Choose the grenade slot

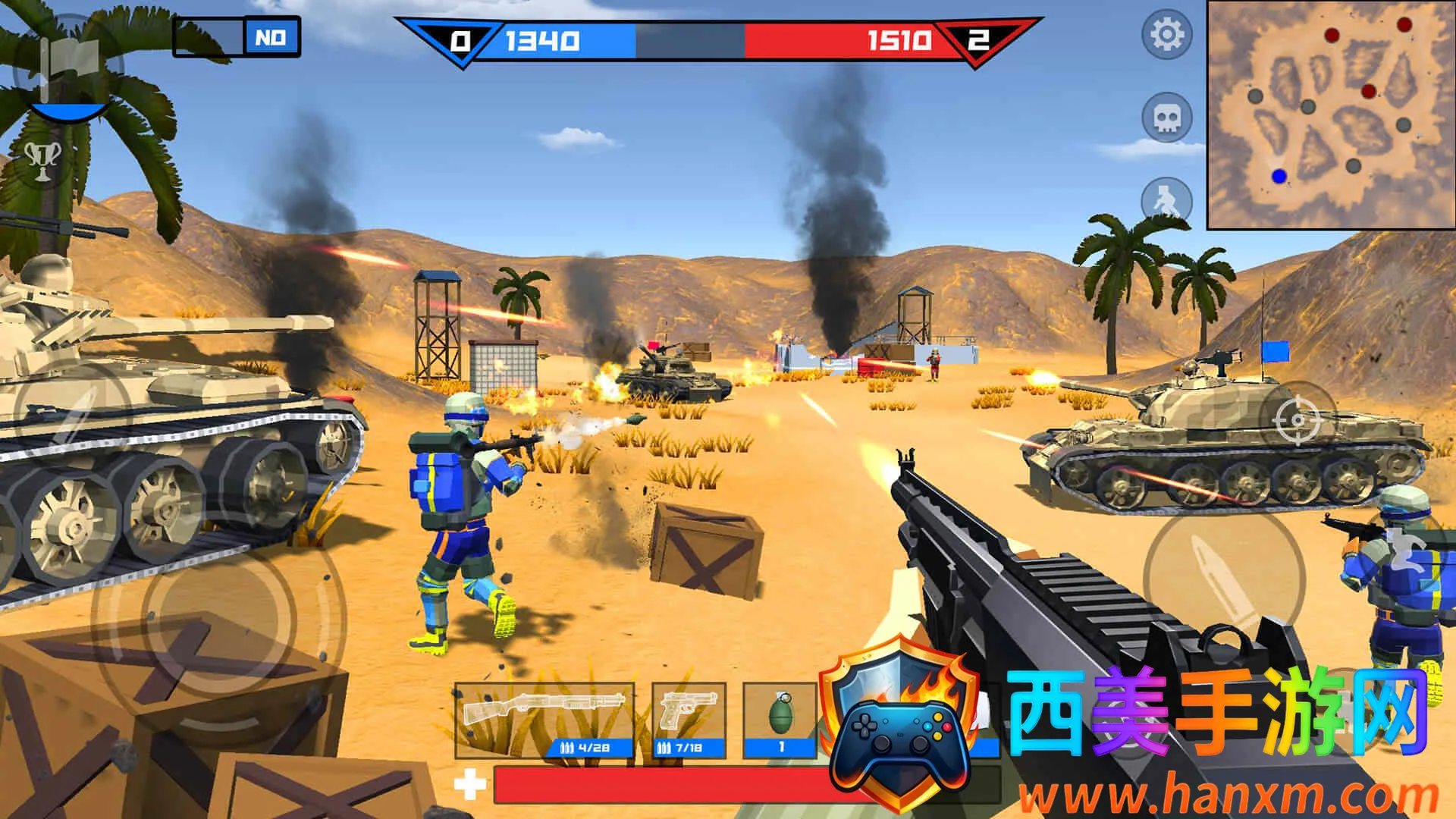[x=780, y=720]
